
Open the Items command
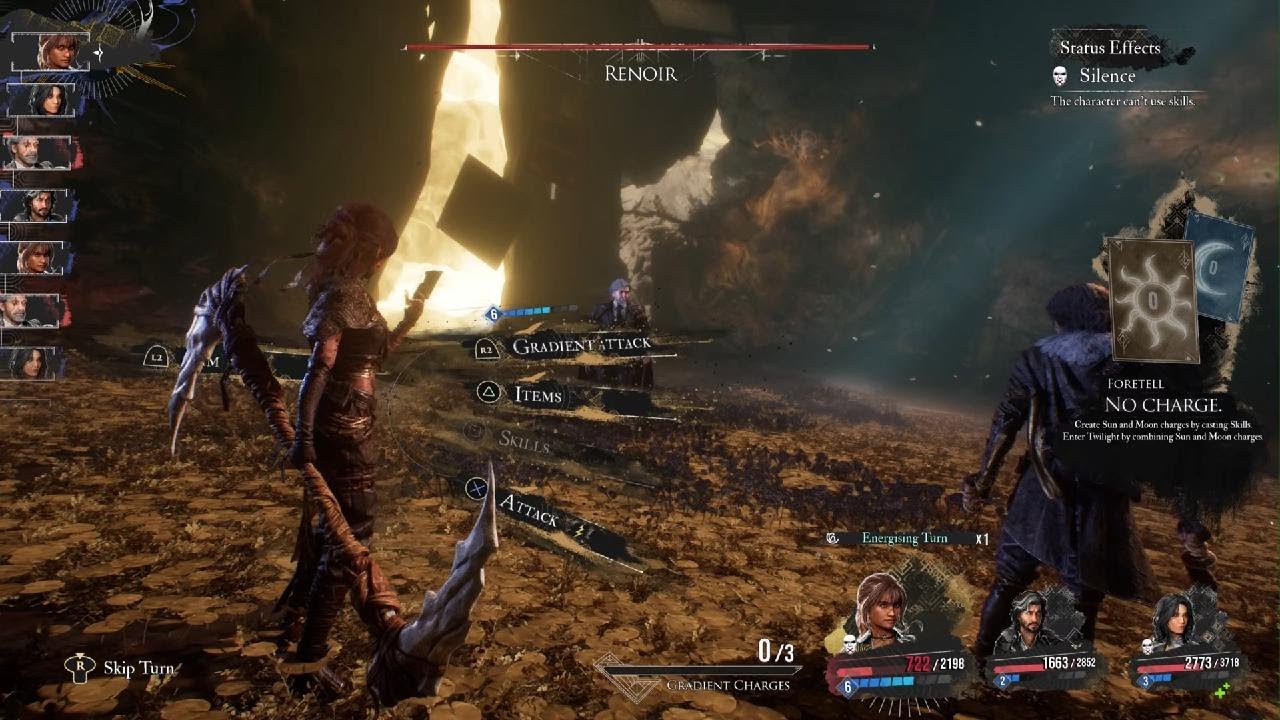(x=537, y=395)
